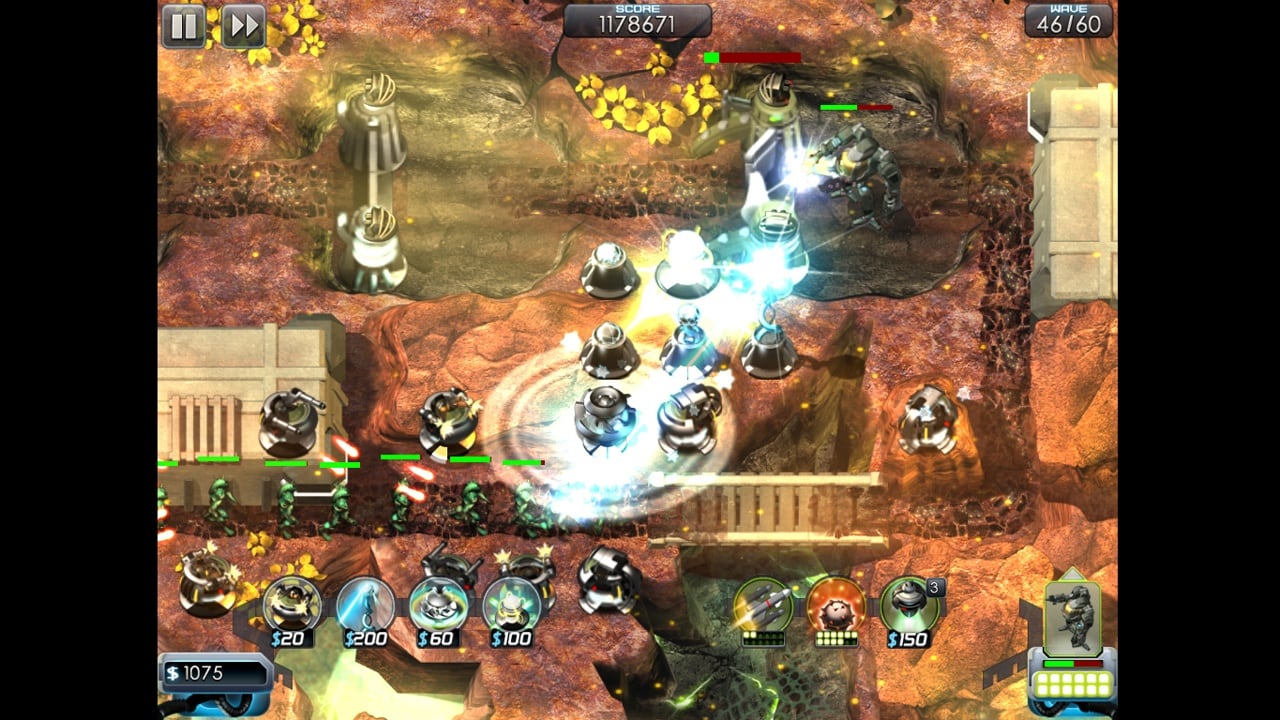
Task: Select the $20 turret build icon
Action: click(x=291, y=606)
